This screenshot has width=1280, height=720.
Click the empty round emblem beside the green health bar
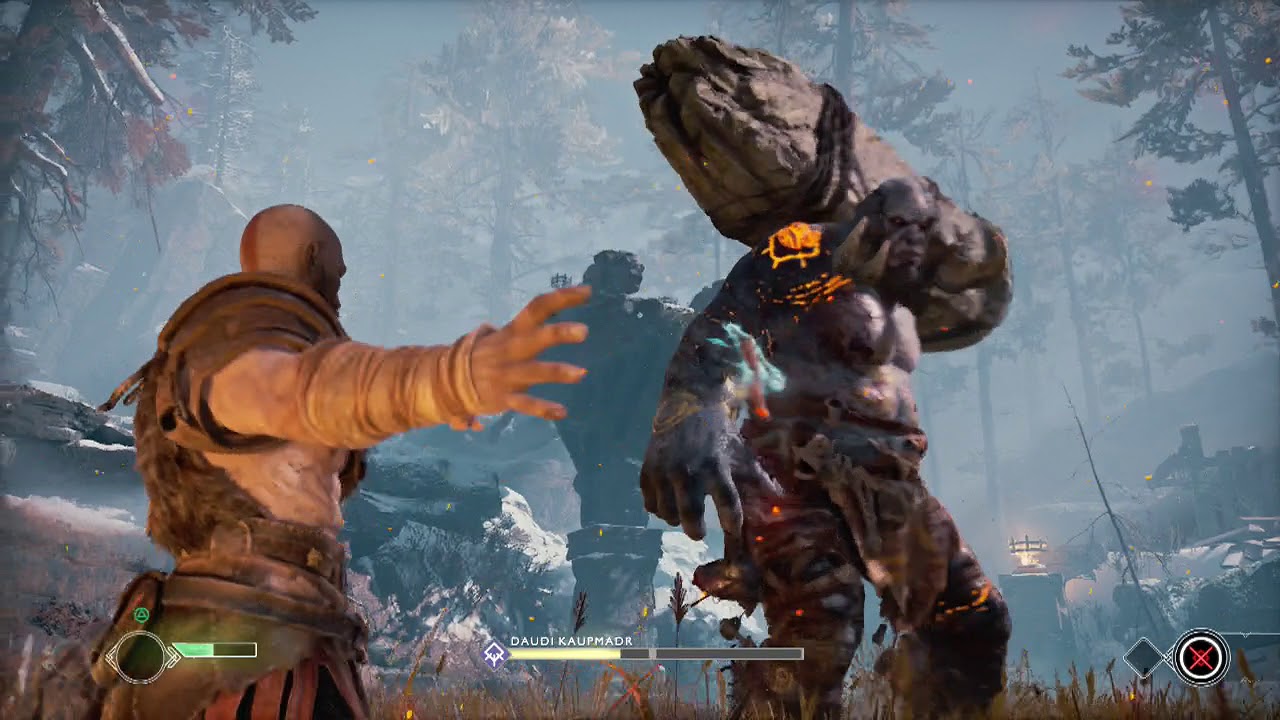pos(142,656)
